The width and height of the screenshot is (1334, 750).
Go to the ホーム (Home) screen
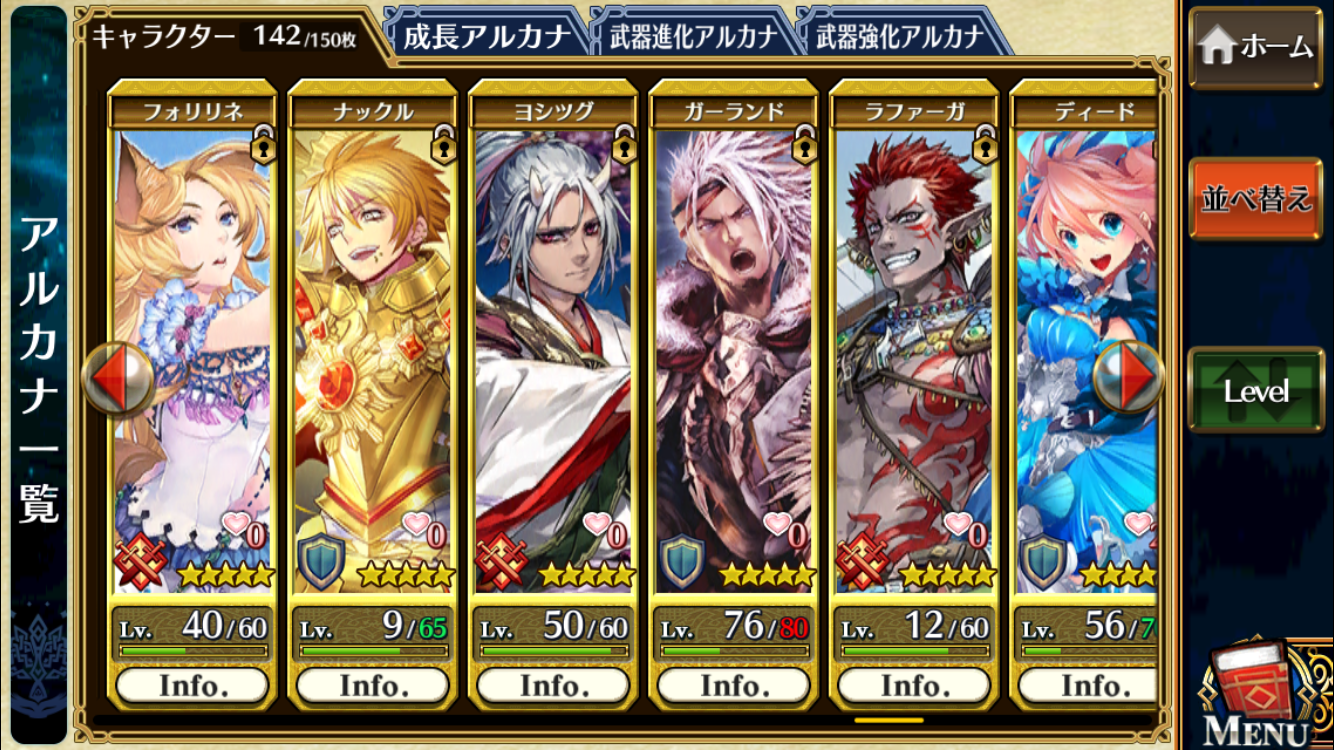click(x=1255, y=47)
